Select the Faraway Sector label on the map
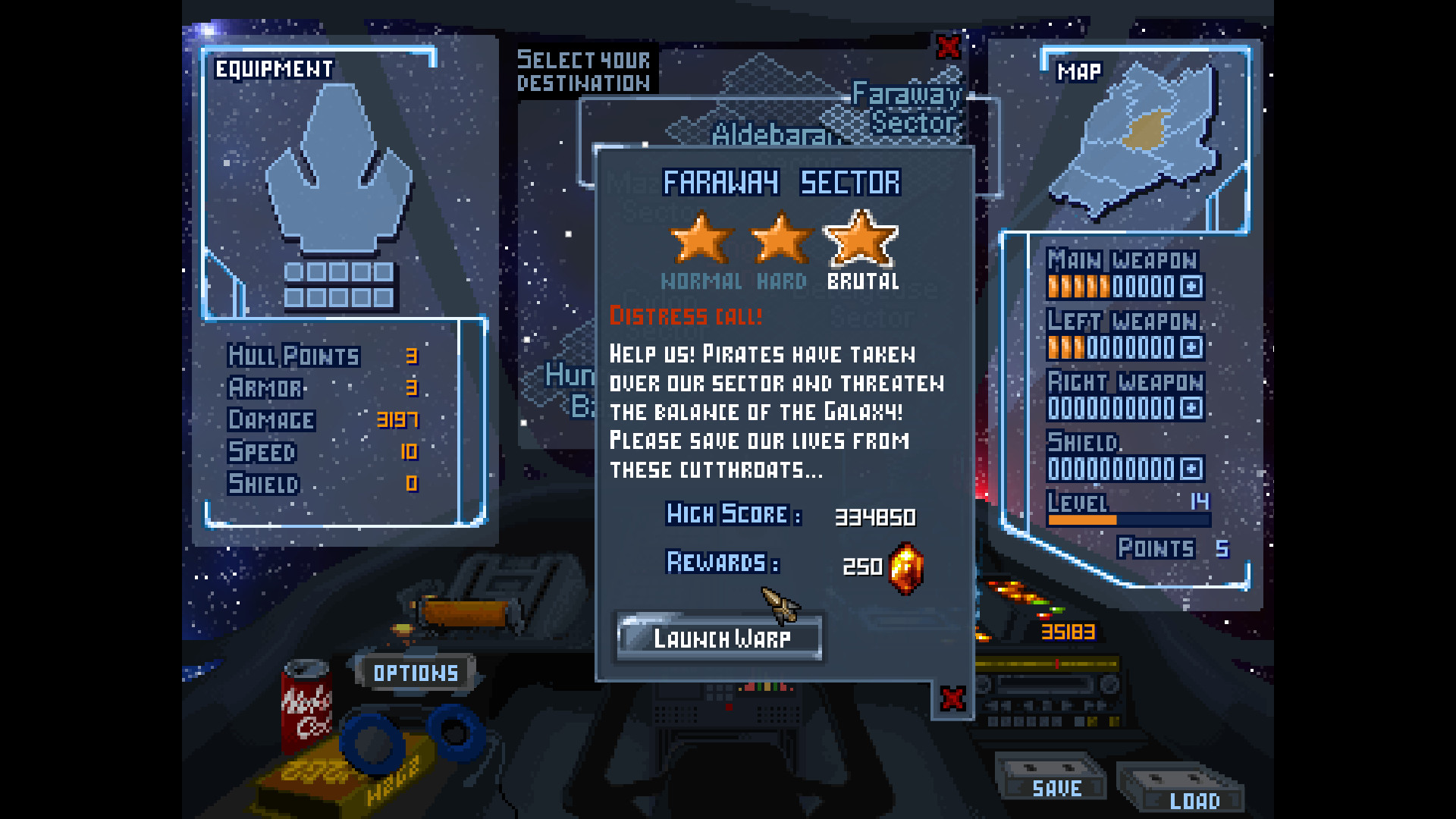Screen dimensions: 1456x819 pos(907,106)
